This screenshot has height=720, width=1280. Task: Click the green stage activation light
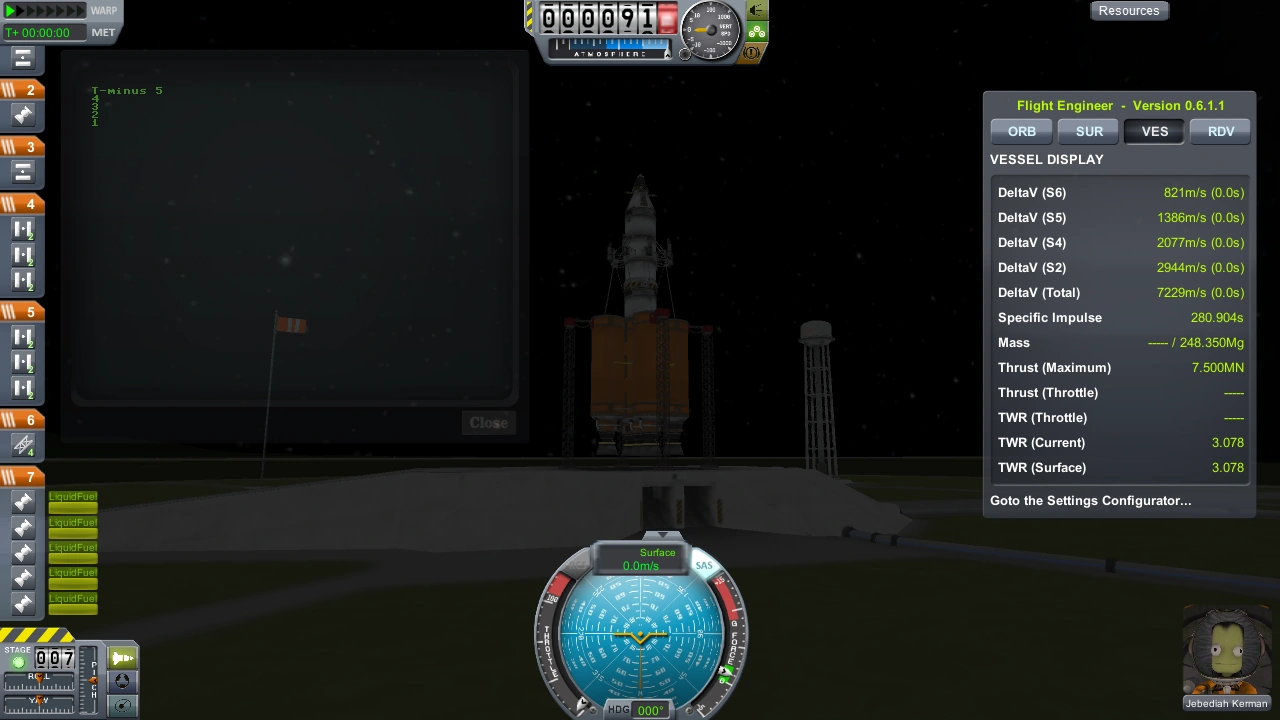point(18,662)
